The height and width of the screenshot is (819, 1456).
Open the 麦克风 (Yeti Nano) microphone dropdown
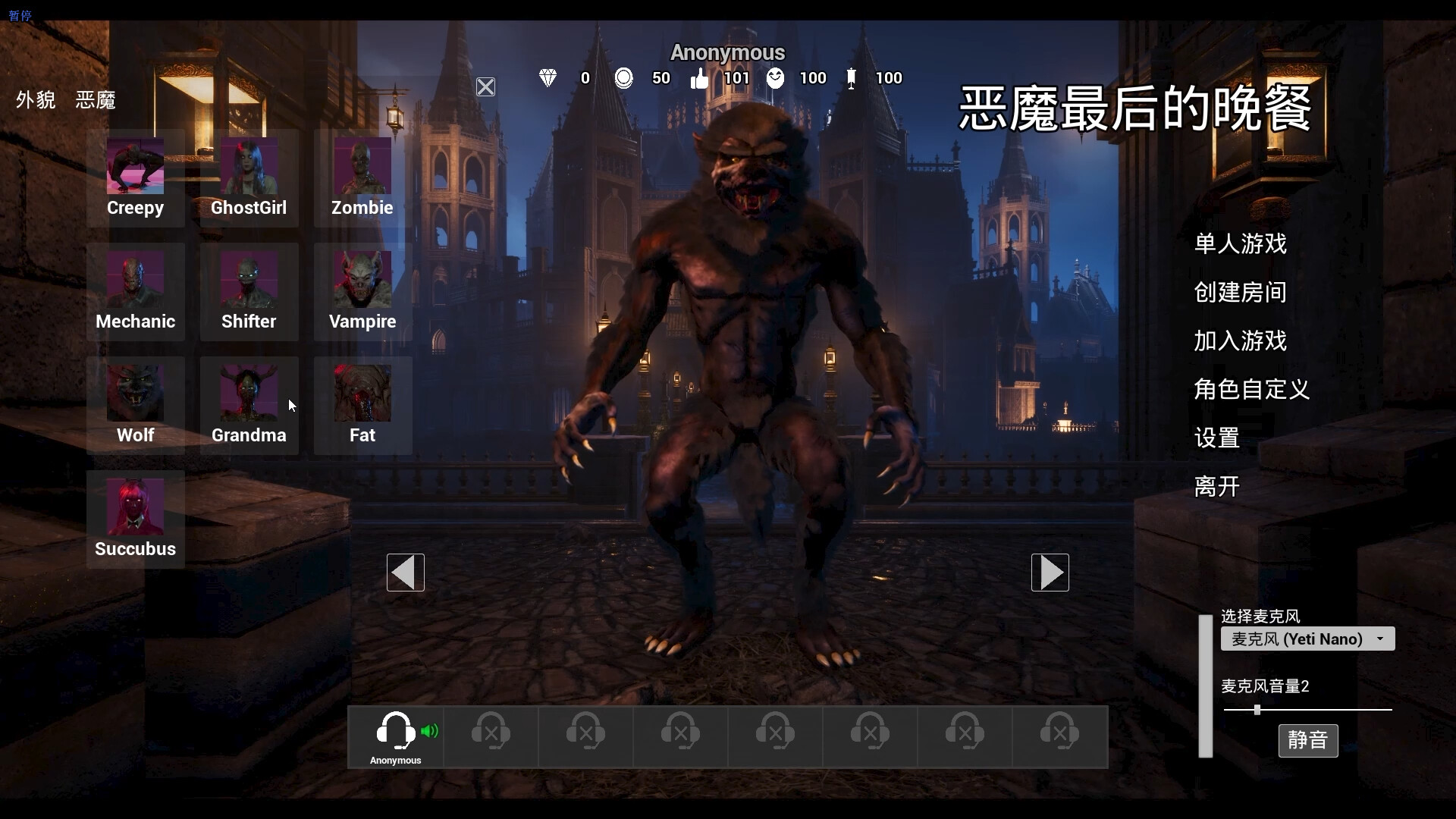tap(1308, 639)
